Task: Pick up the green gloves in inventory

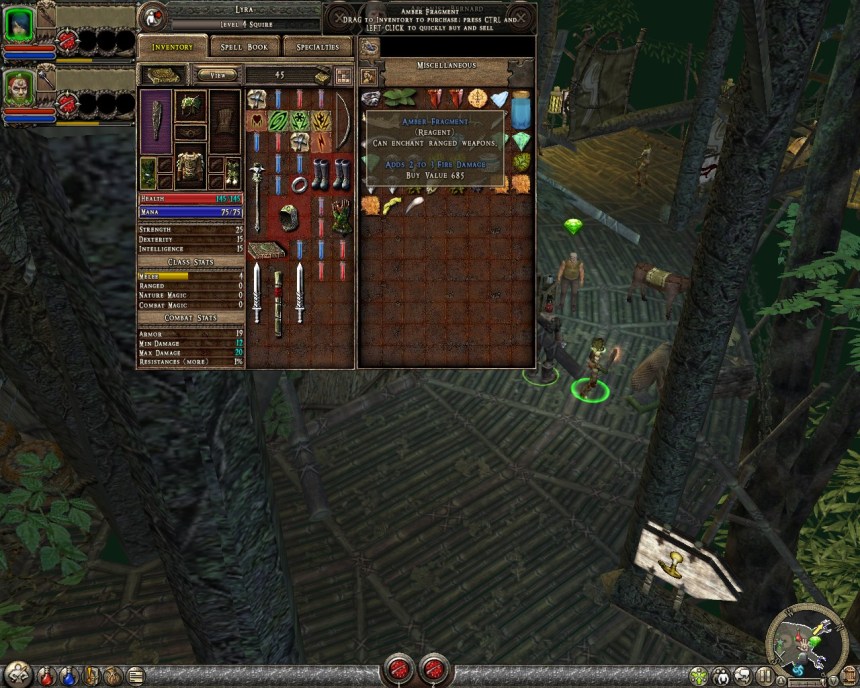Action: pyautogui.click(x=341, y=216)
